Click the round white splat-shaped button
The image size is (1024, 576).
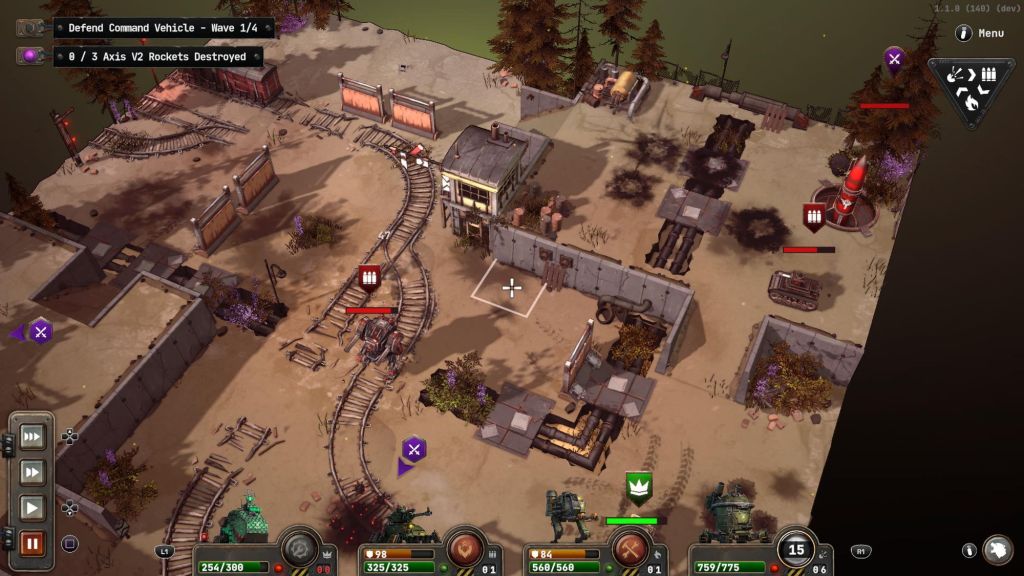997,550
